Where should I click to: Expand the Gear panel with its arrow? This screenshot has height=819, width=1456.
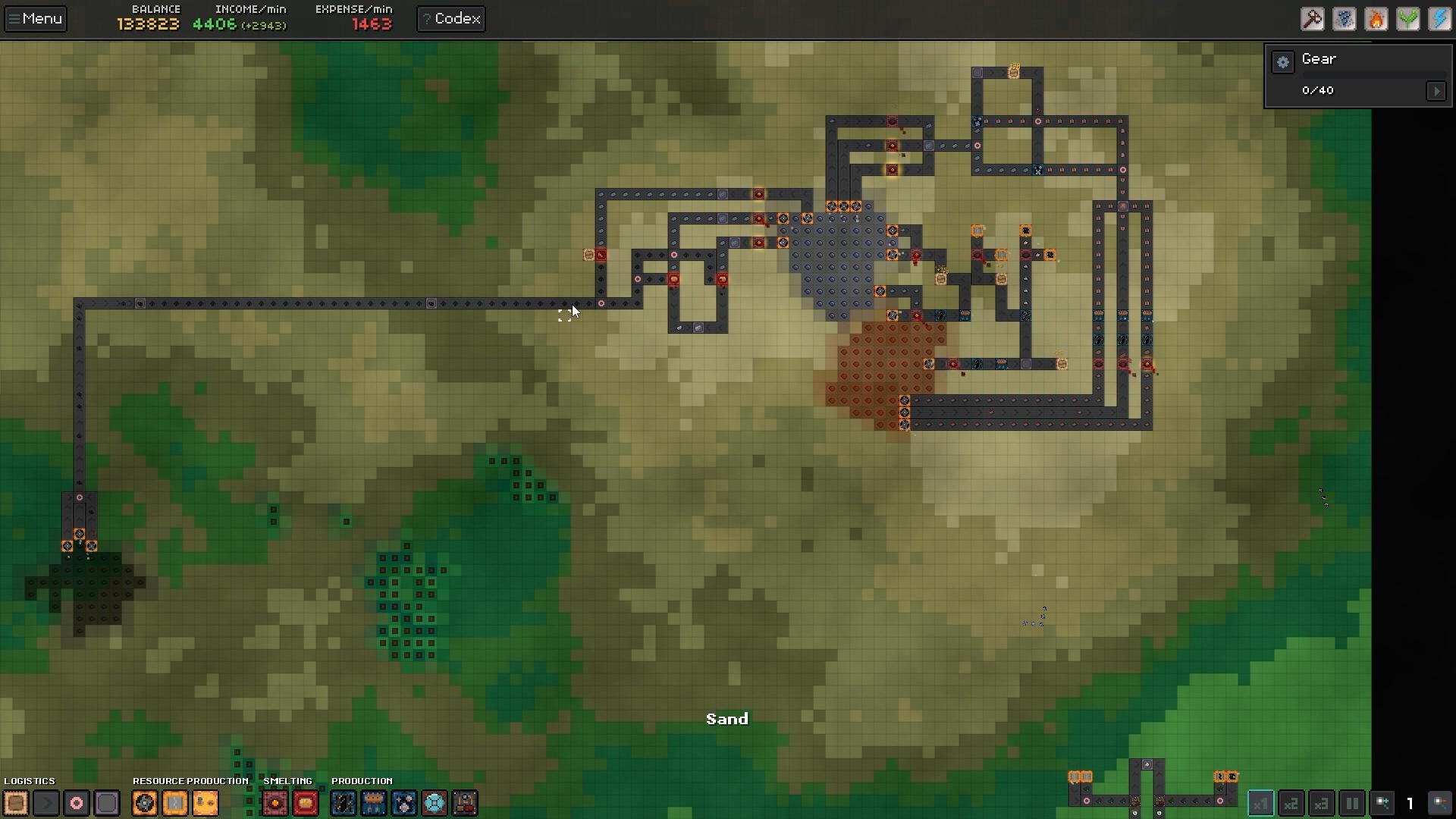[1437, 90]
